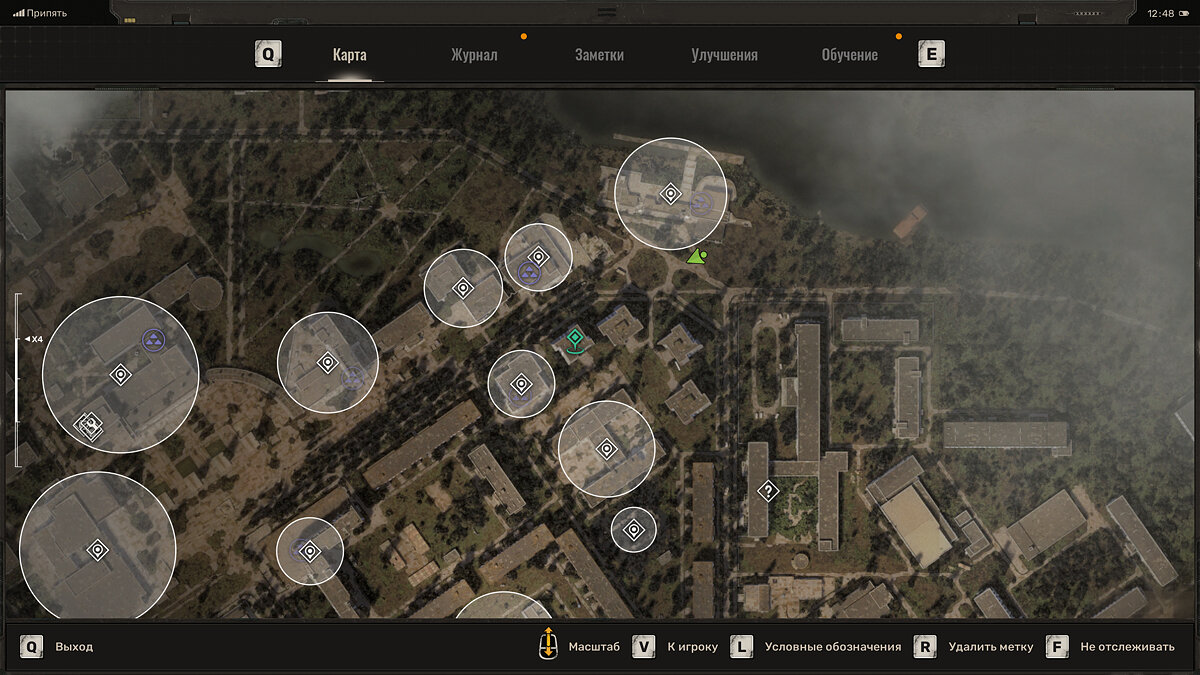Open Условные обозначения map legend
This screenshot has height=675, width=1200.
pyautogui.click(x=832, y=647)
